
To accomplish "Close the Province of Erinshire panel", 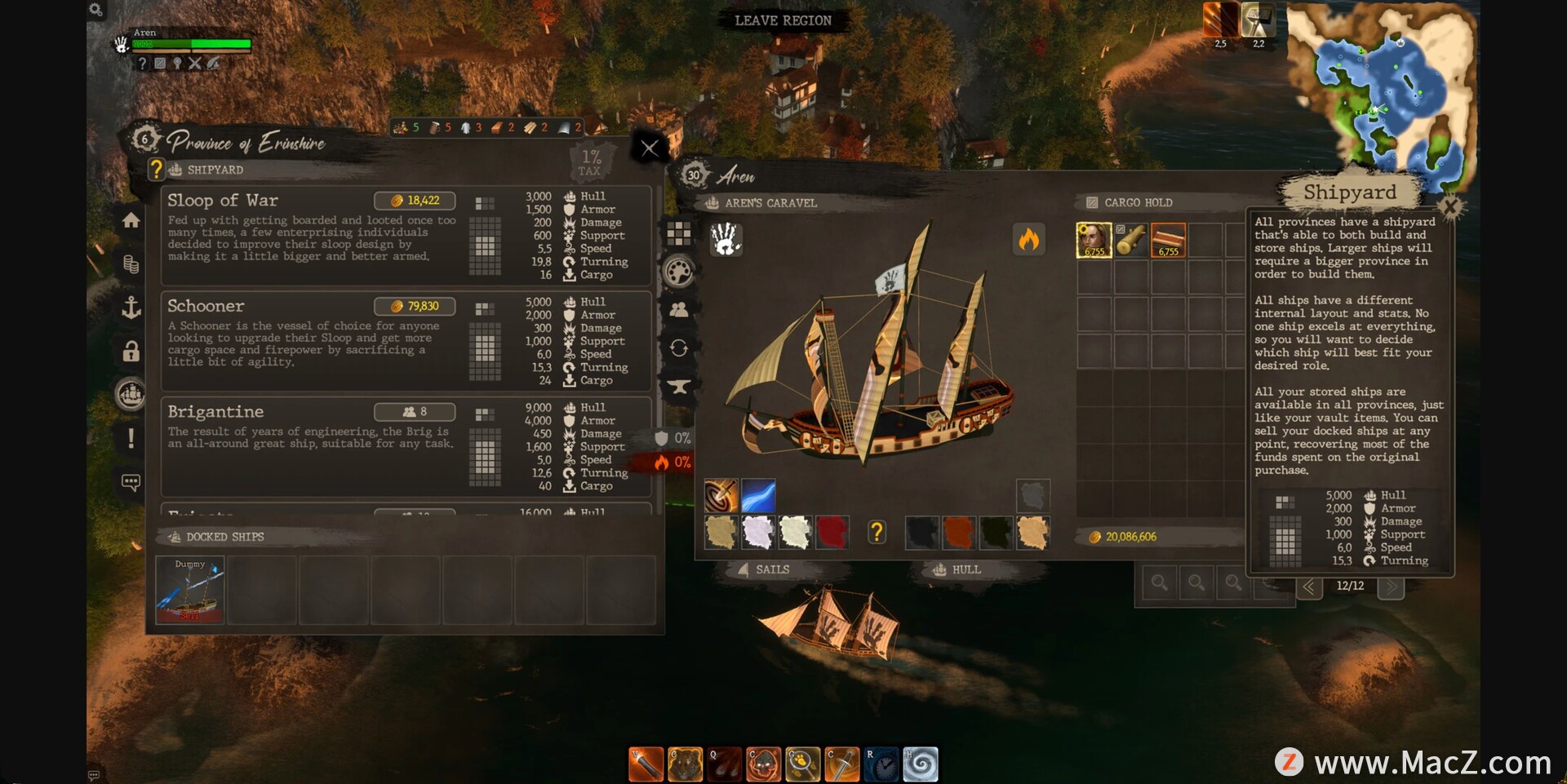I will point(650,148).
